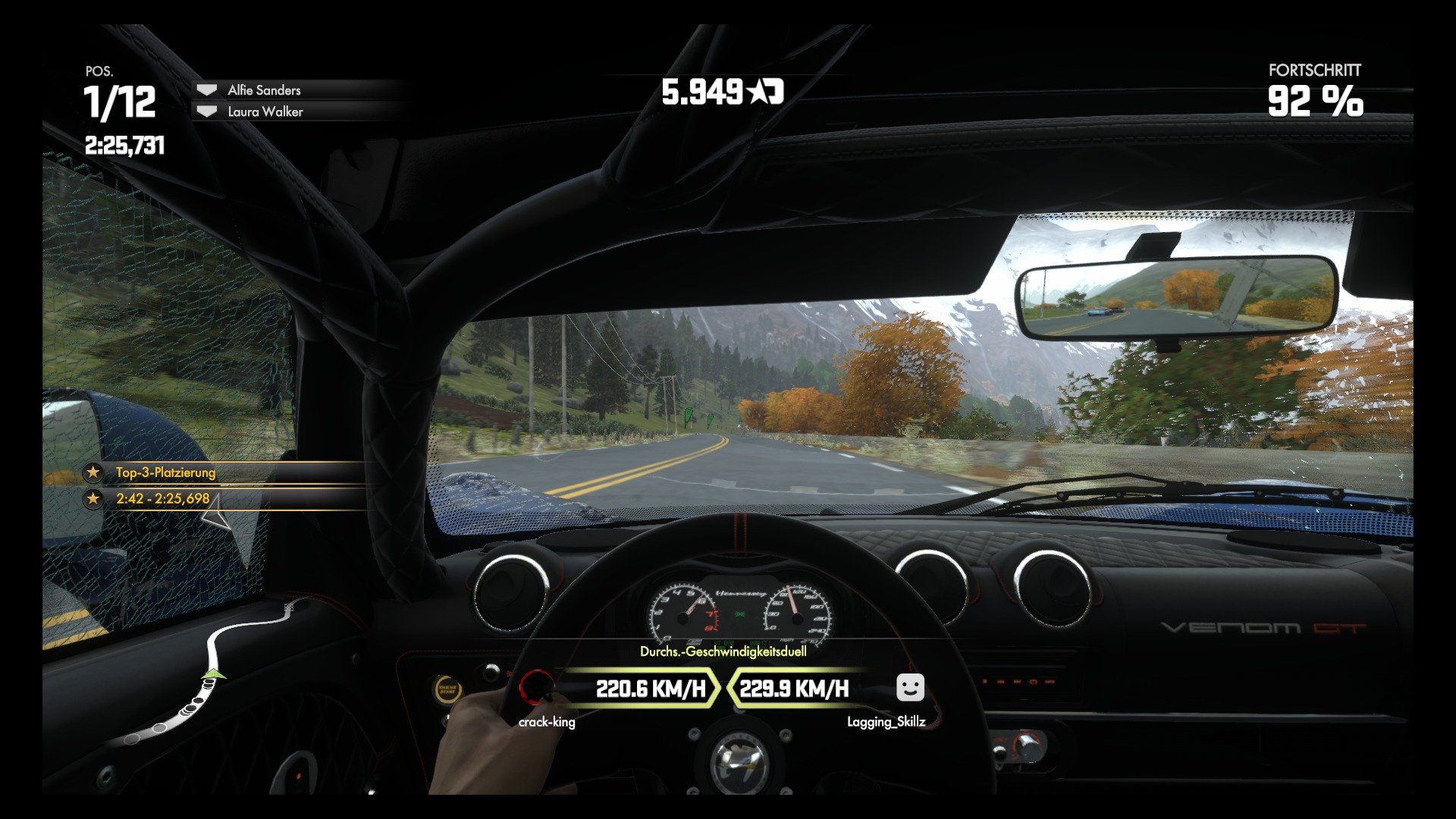Screen dimensions: 1456x819
Task: Select Alfie Sanders' rank badge icon
Action: 206,89
